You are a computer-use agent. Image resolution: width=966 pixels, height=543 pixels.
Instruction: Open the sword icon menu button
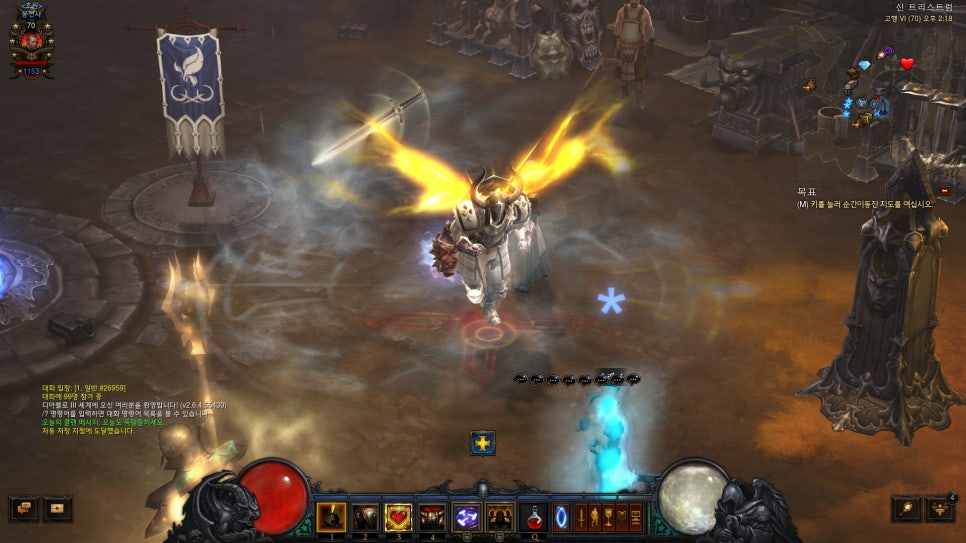580,517
